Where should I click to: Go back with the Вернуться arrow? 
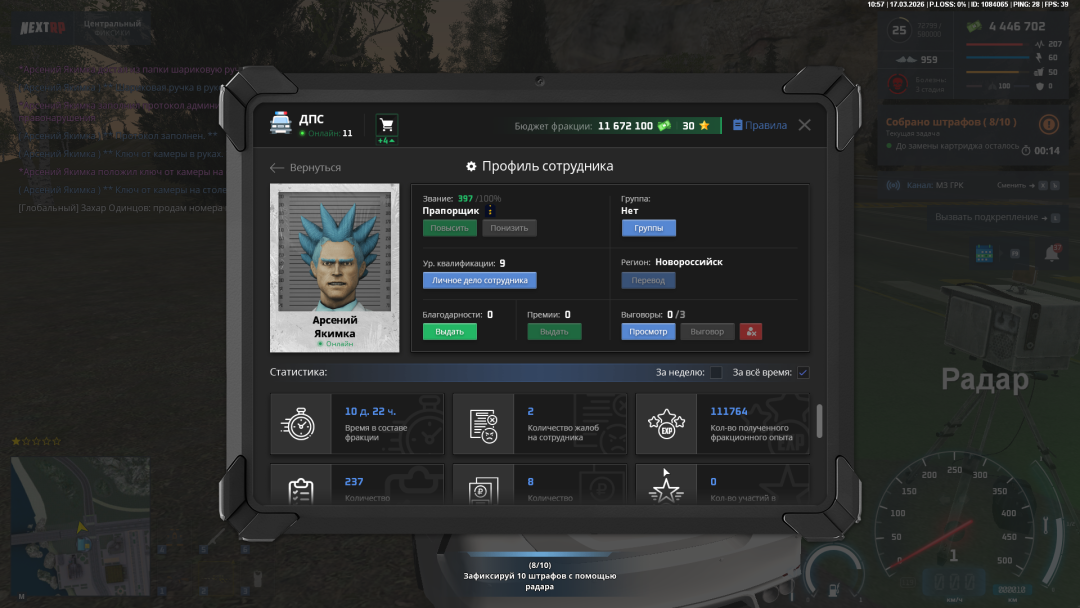pos(306,167)
